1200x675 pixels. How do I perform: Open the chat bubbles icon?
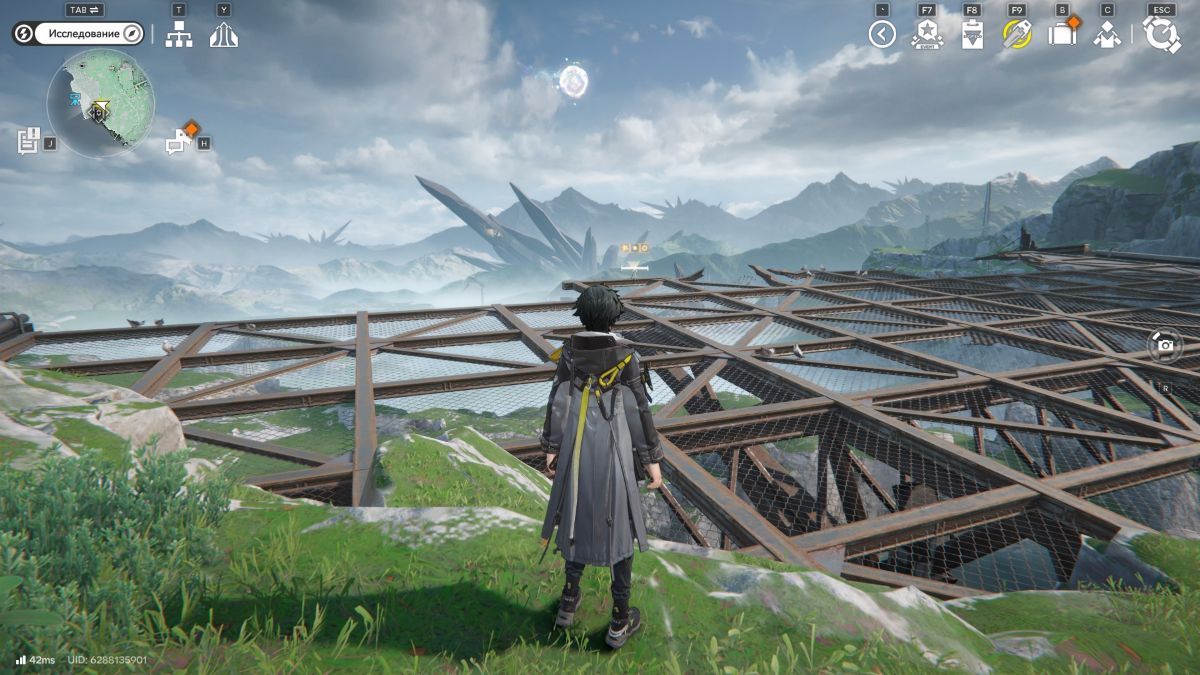(x=180, y=140)
